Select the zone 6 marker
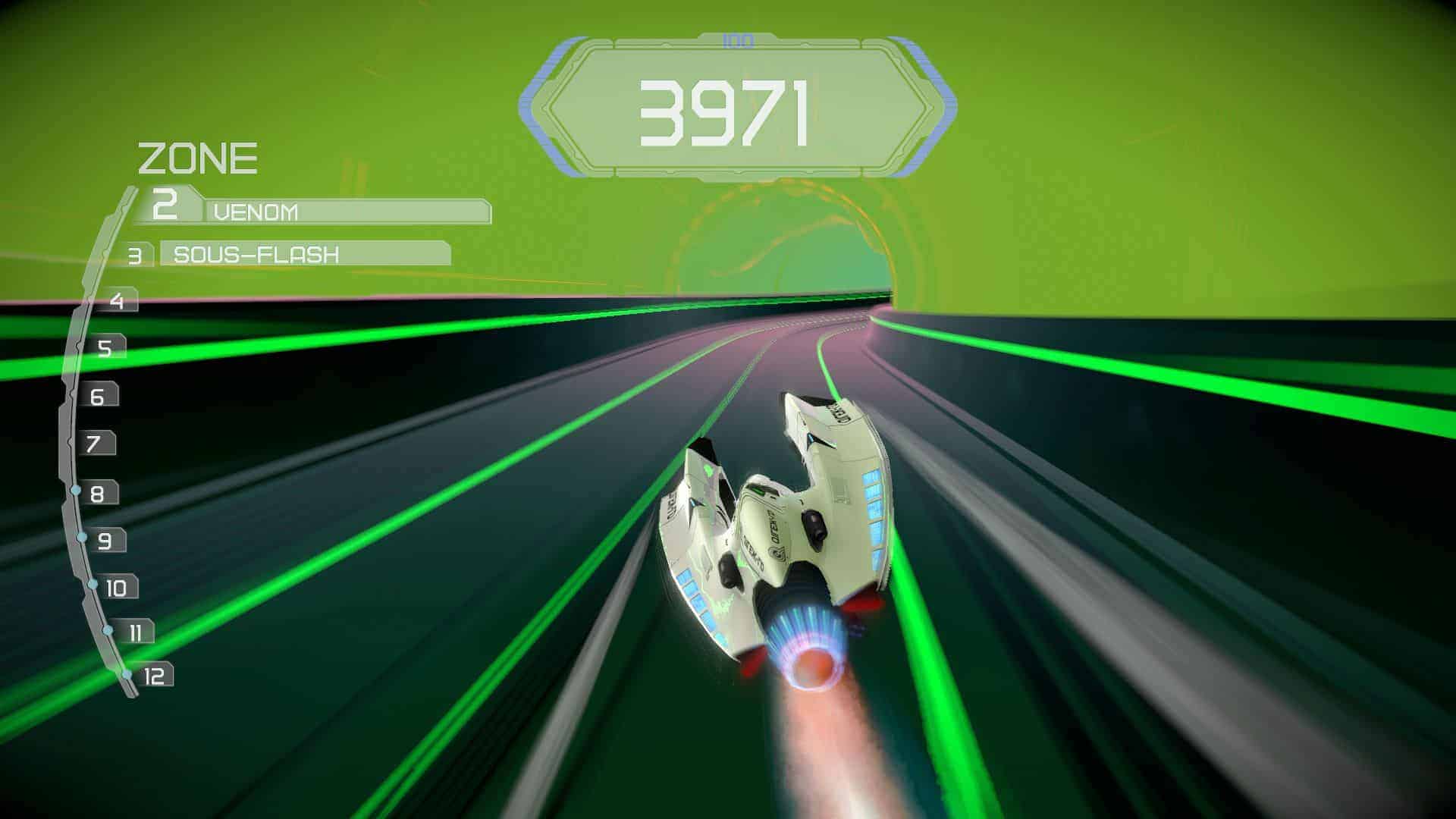The height and width of the screenshot is (819, 1456). (x=98, y=396)
